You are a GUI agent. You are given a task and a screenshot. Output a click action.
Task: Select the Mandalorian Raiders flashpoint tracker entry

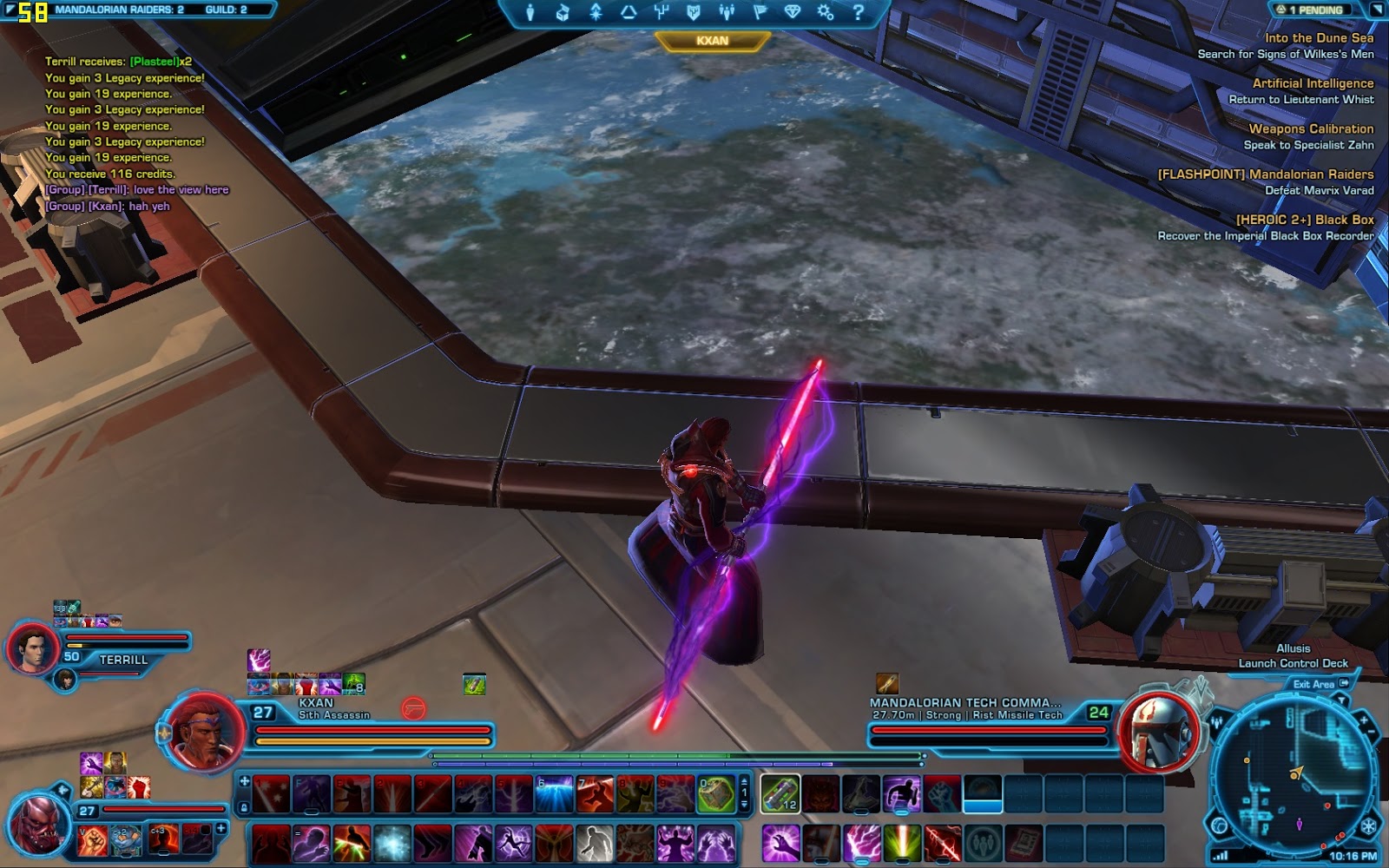point(1265,174)
